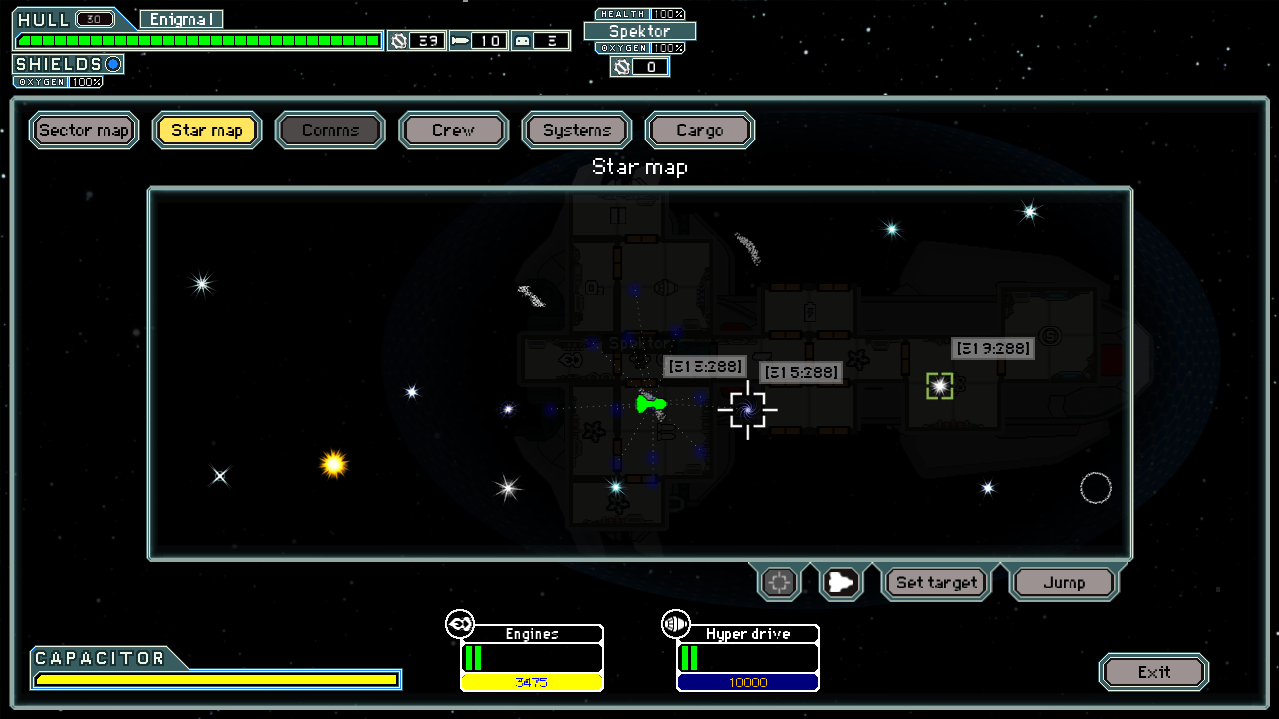Image resolution: width=1279 pixels, height=719 pixels.
Task: View the Cargo tab
Action: point(700,130)
